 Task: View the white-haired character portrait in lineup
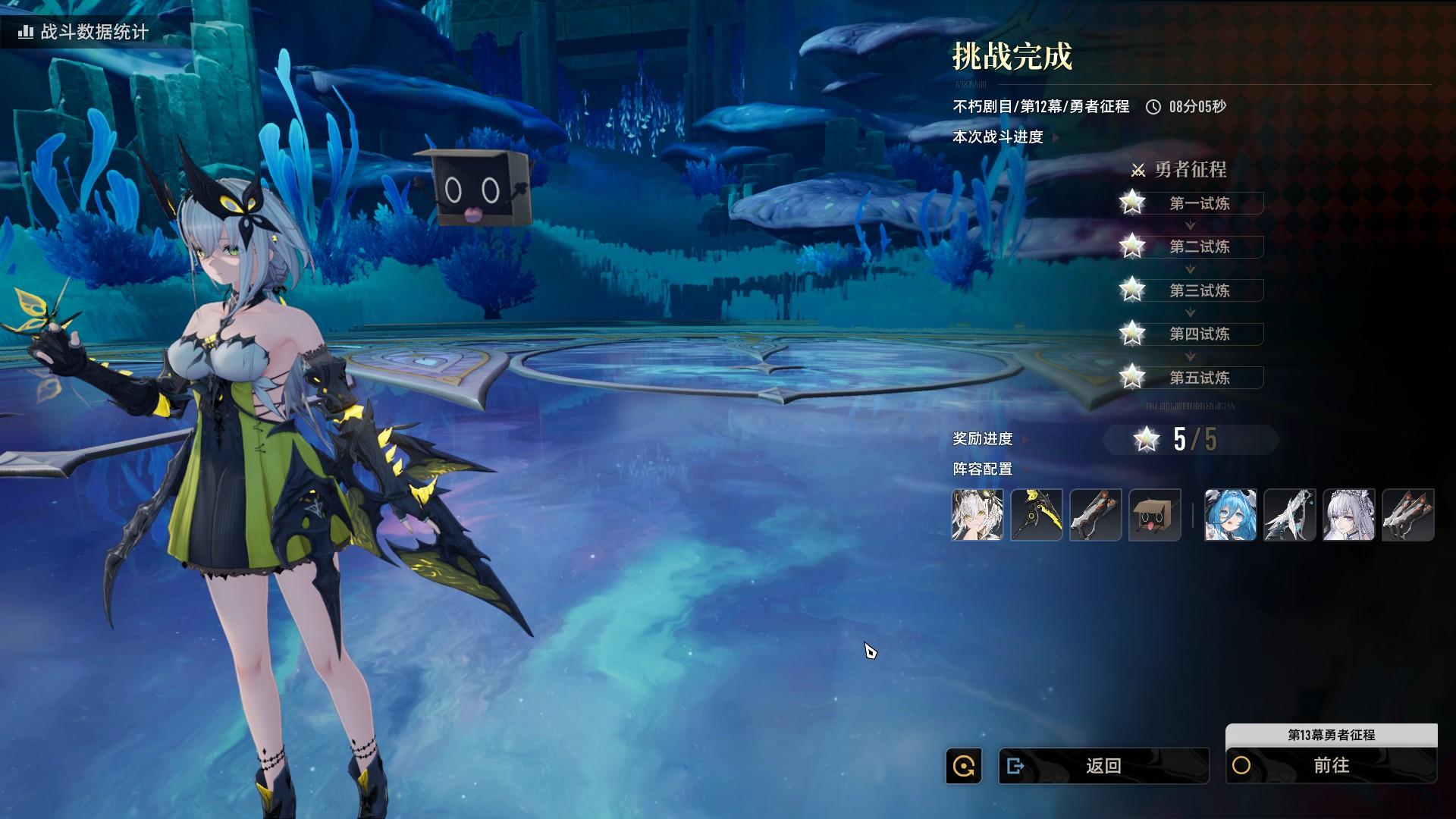[977, 515]
